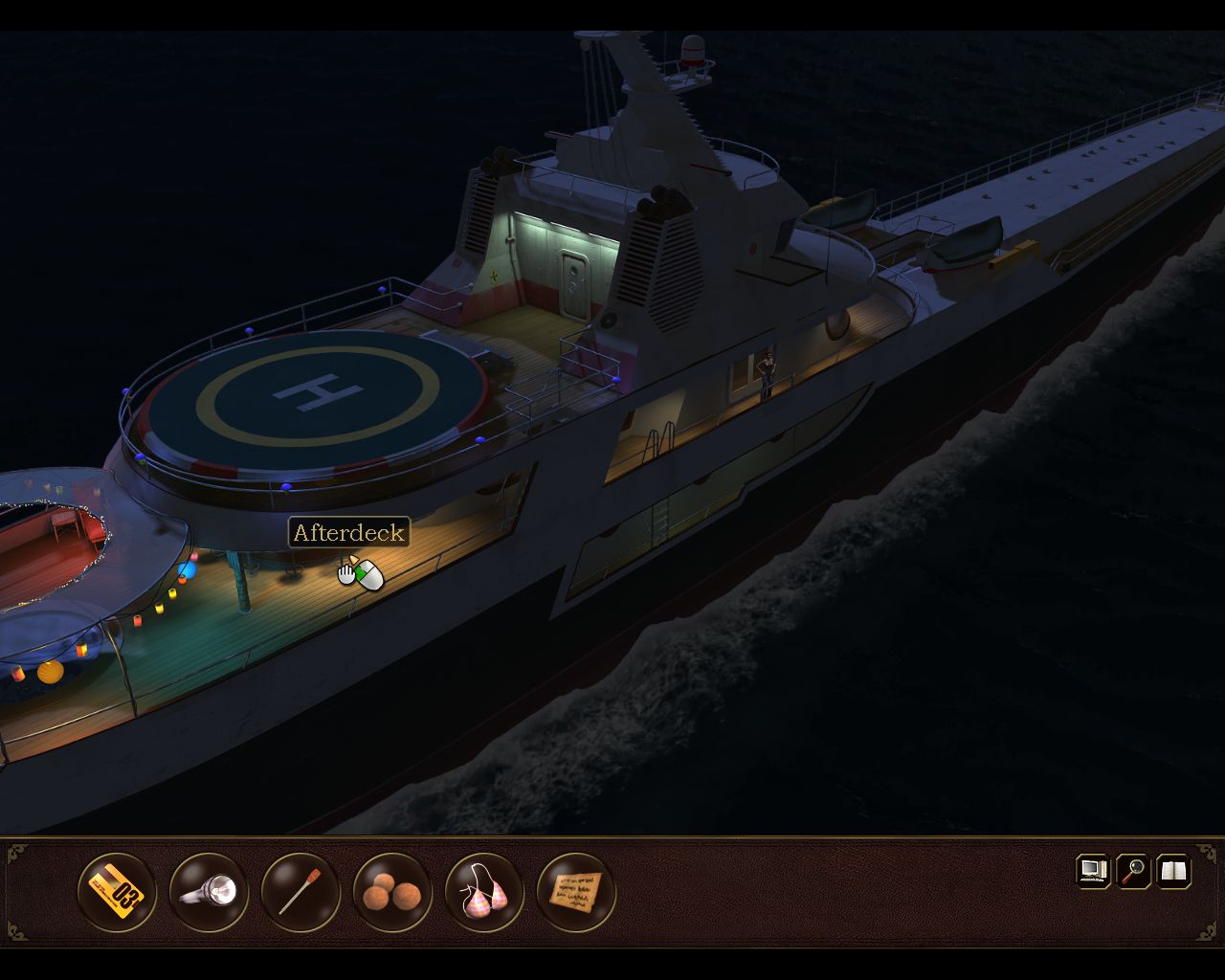Activate the magnifying glass button
Image resolution: width=1225 pixels, height=980 pixels.
[1134, 871]
